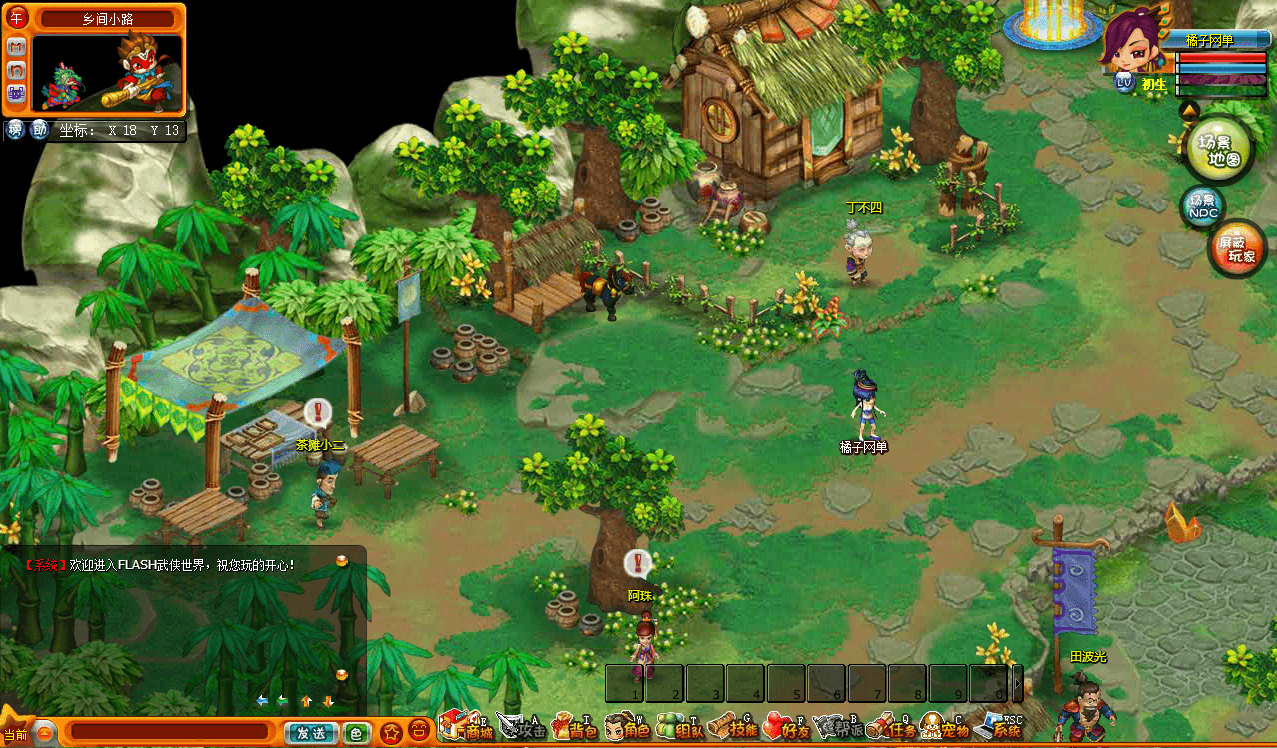This screenshot has height=748, width=1277.
Task: Focus the chat message input field
Action: point(170,733)
